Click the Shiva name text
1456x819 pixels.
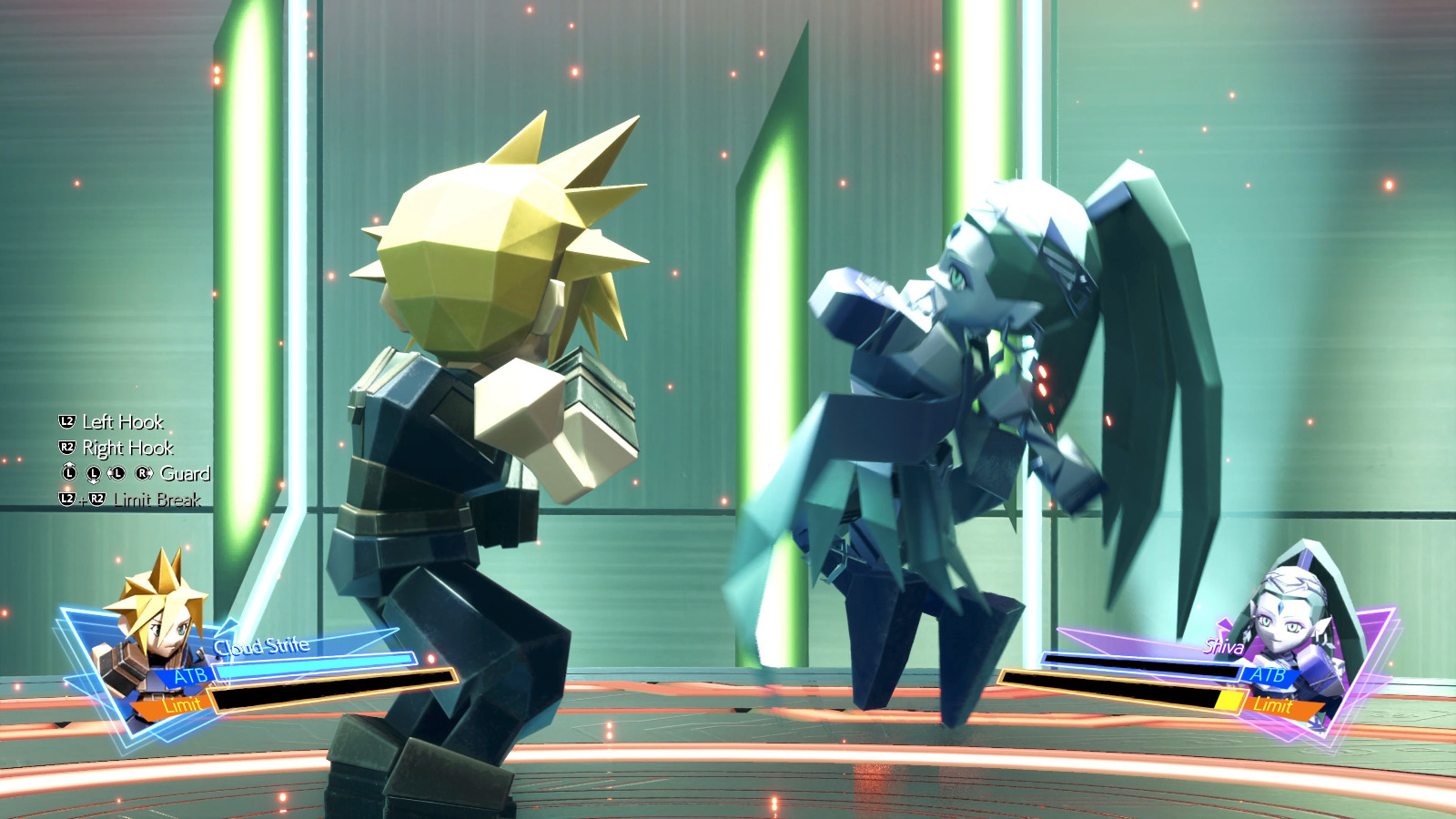point(1224,647)
